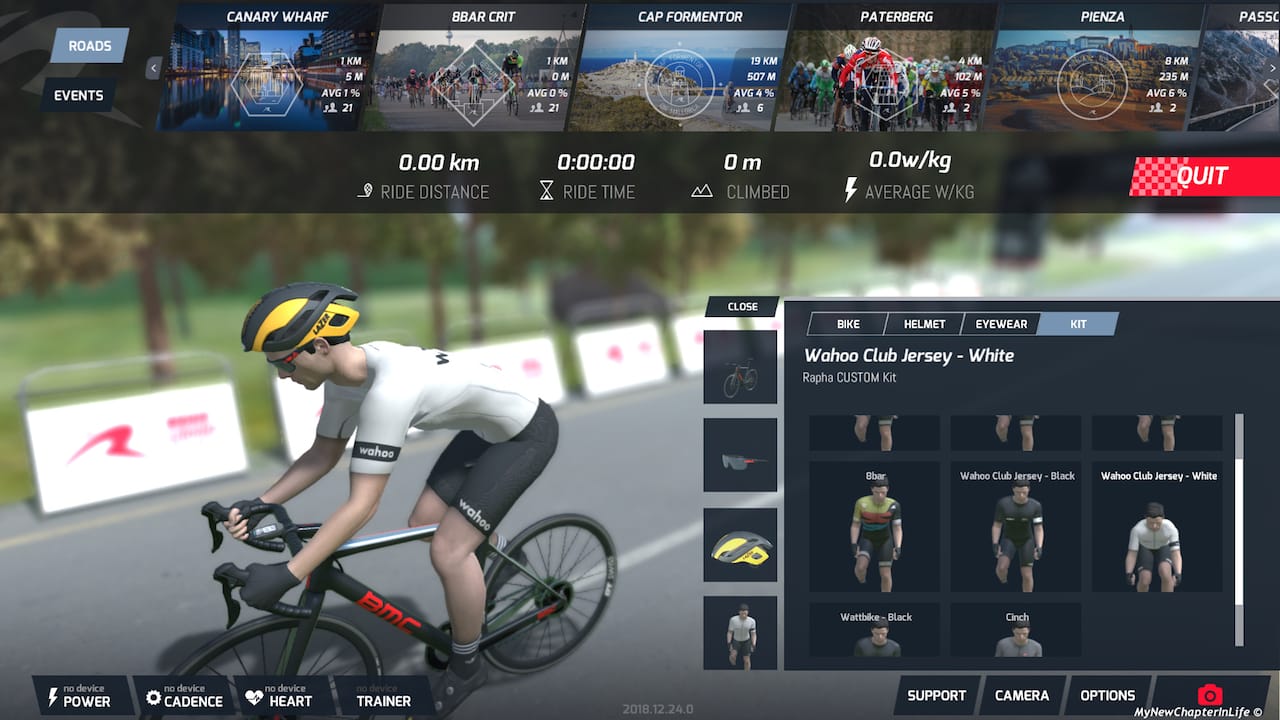Click the Climbed mountain icon
Image resolution: width=1280 pixels, height=720 pixels.
click(x=703, y=191)
